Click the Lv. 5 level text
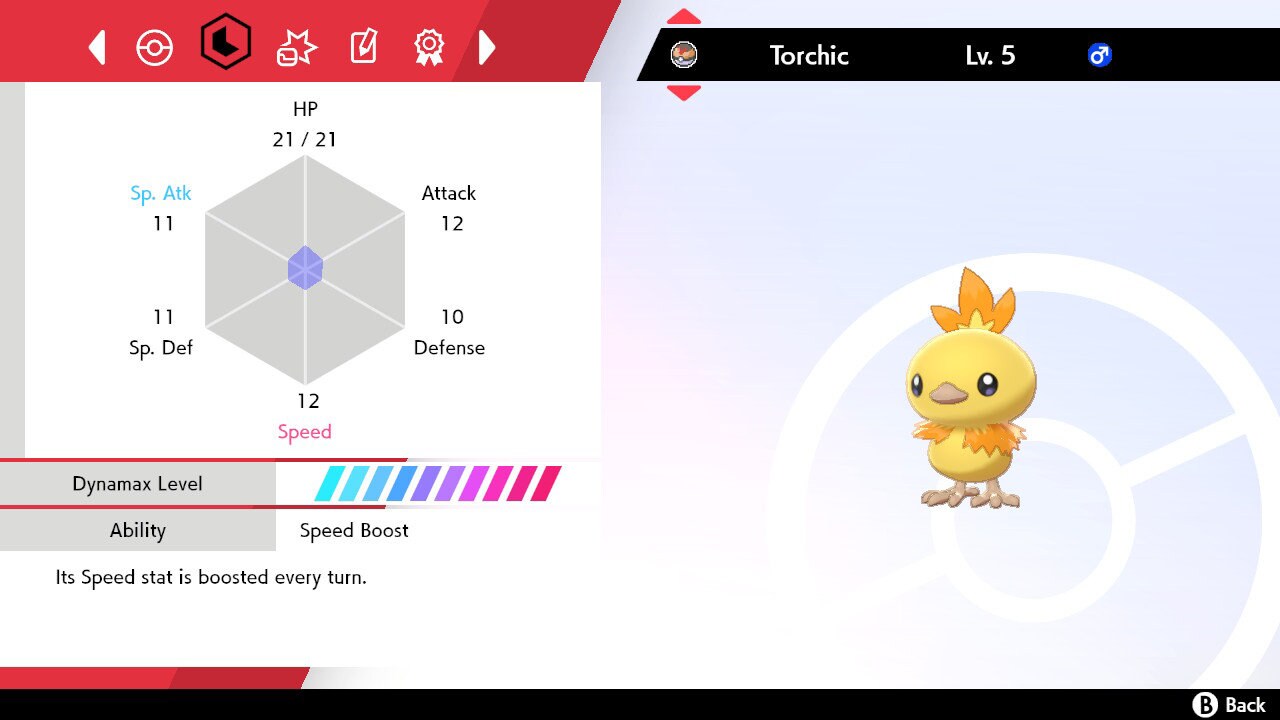The width and height of the screenshot is (1280, 720). (x=990, y=56)
